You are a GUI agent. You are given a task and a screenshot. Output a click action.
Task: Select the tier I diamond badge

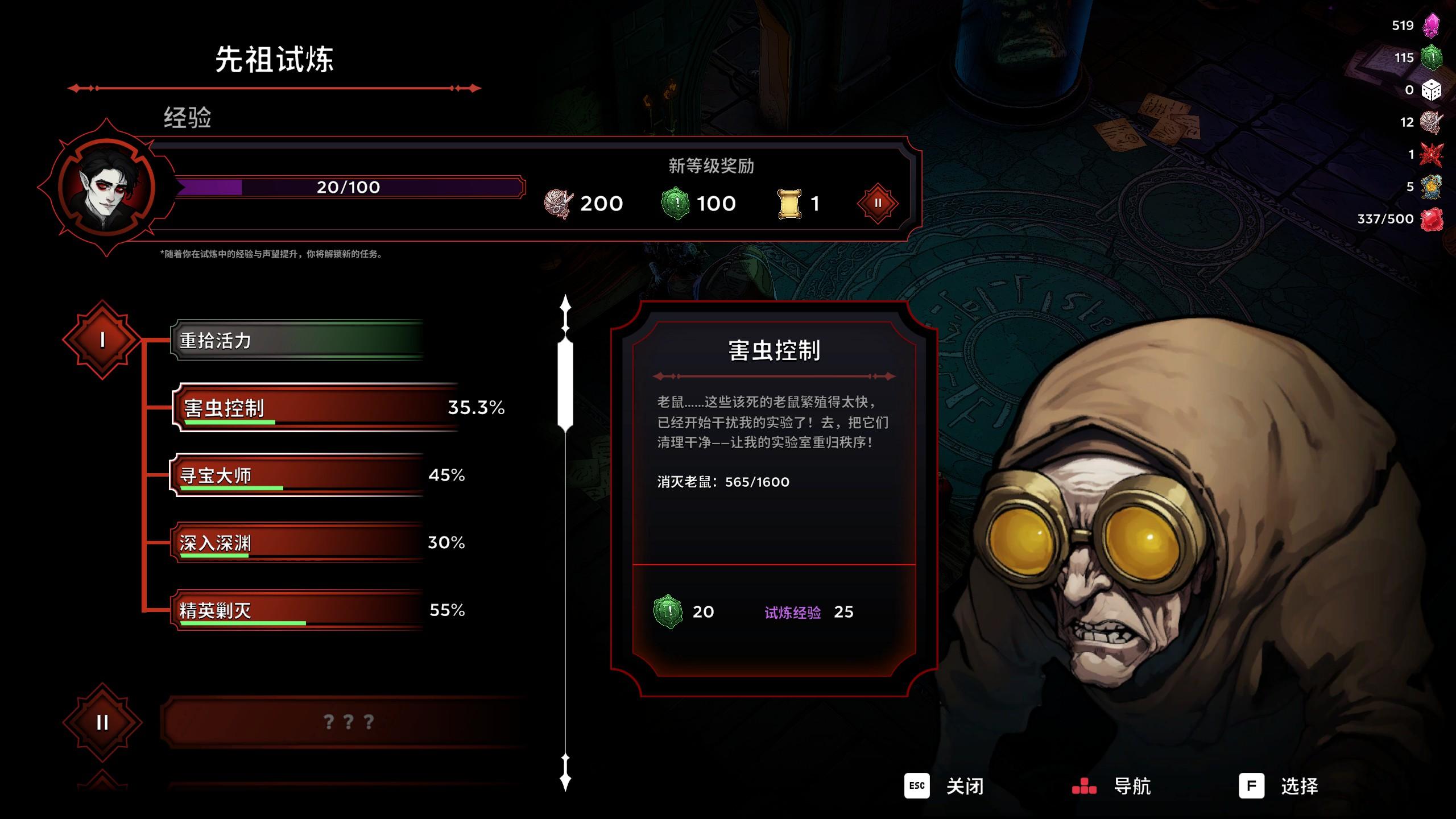(102, 340)
